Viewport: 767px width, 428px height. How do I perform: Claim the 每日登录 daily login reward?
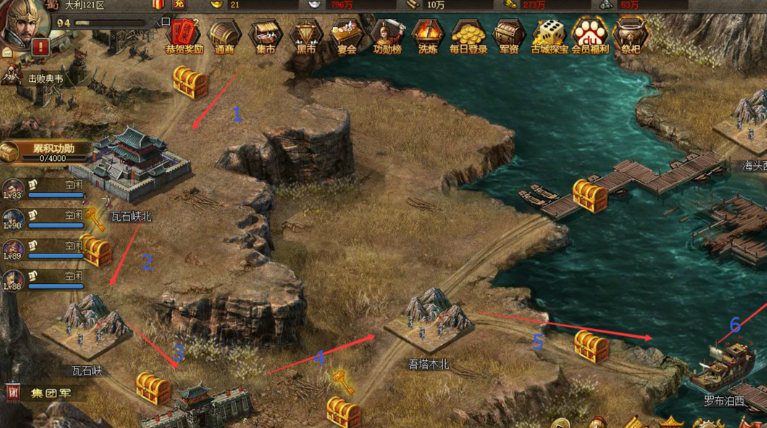point(468,34)
